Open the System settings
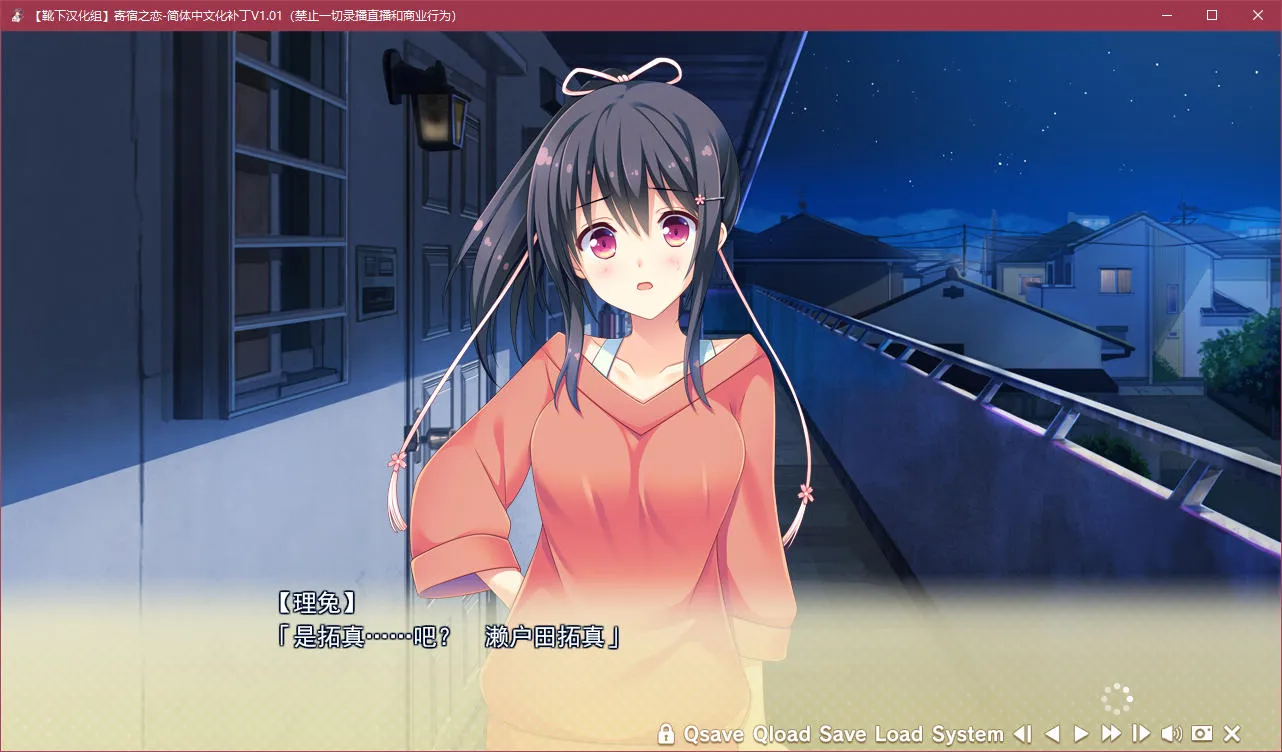 (967, 734)
